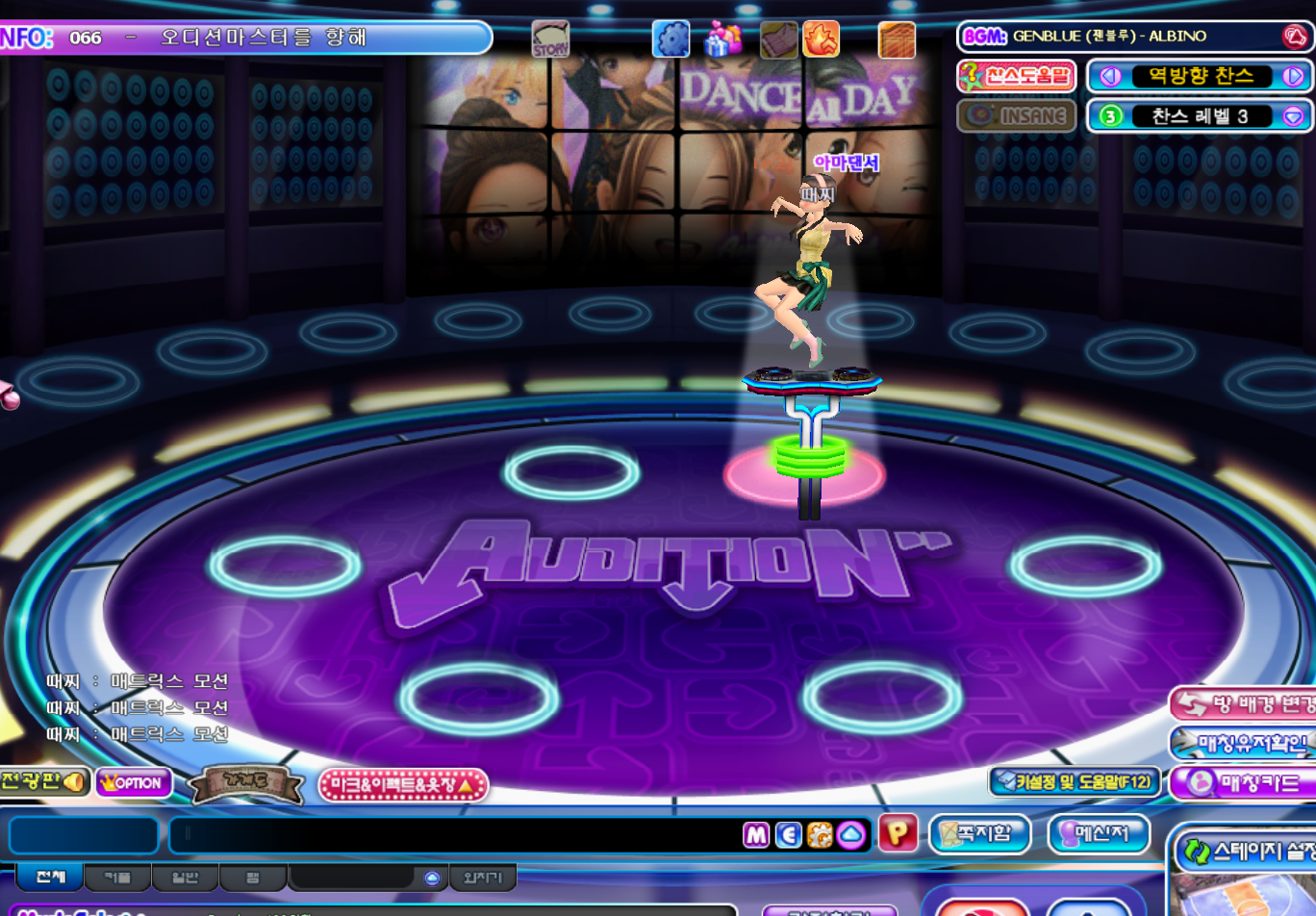Select next chance mode with right arrow
Screen dimensions: 1316x916
tap(1293, 76)
